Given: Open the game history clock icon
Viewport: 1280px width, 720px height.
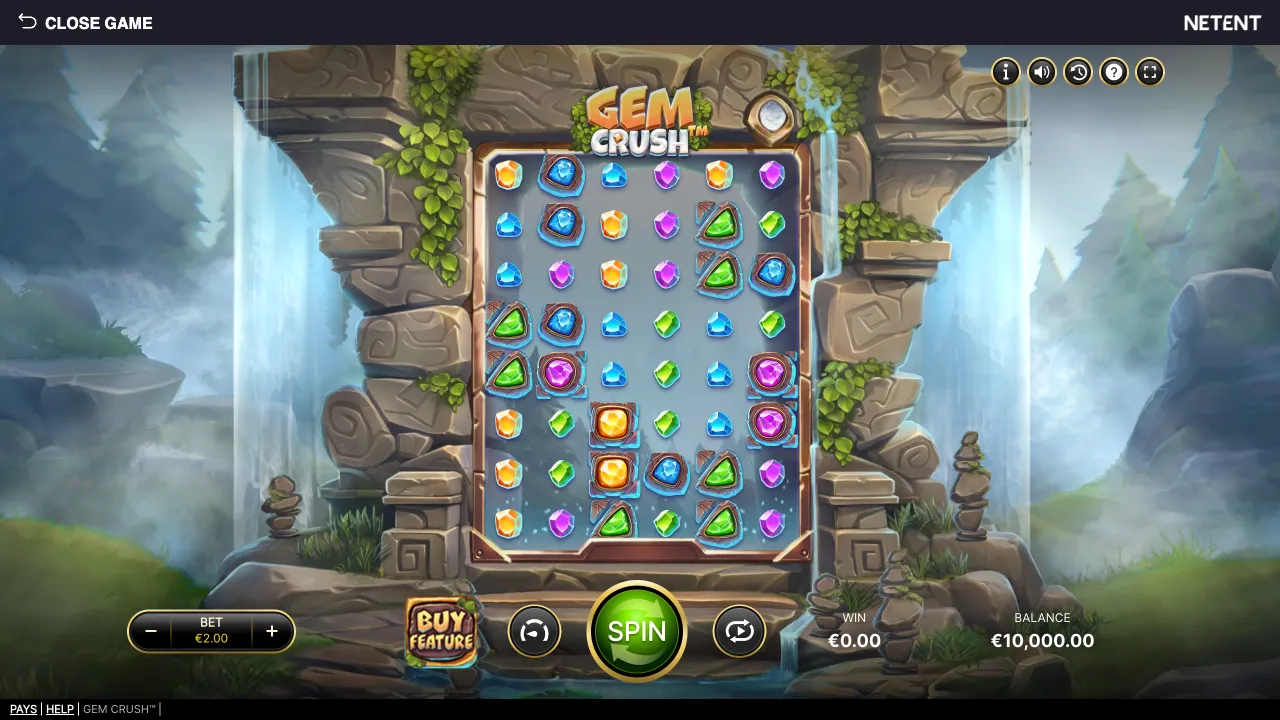Looking at the screenshot, I should coord(1077,72).
